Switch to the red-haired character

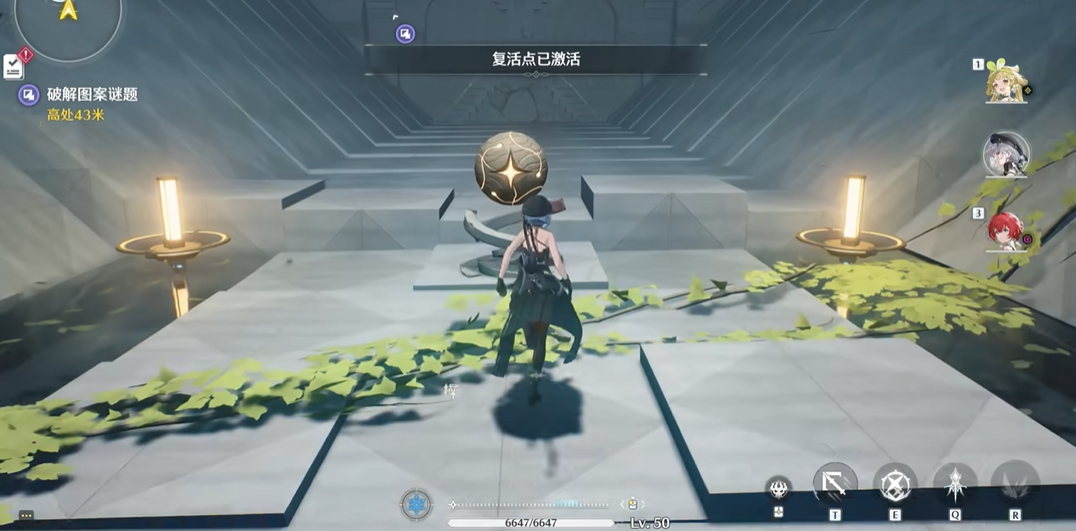tap(1004, 230)
